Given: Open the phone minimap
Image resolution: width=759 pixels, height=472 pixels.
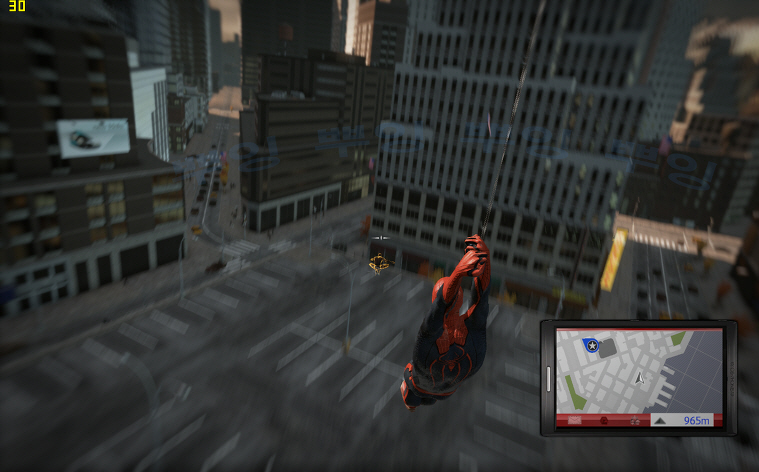Looking at the screenshot, I should (x=639, y=370).
